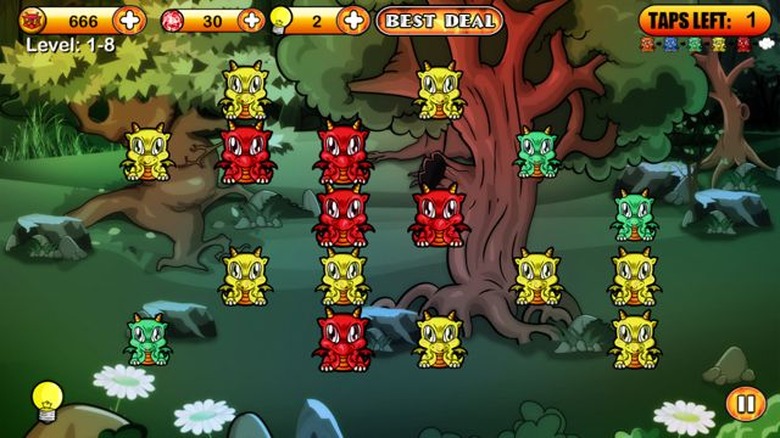Screen dimensions: 780x438
Task: Tap the plus beside the 30 counter
Action: coord(252,19)
